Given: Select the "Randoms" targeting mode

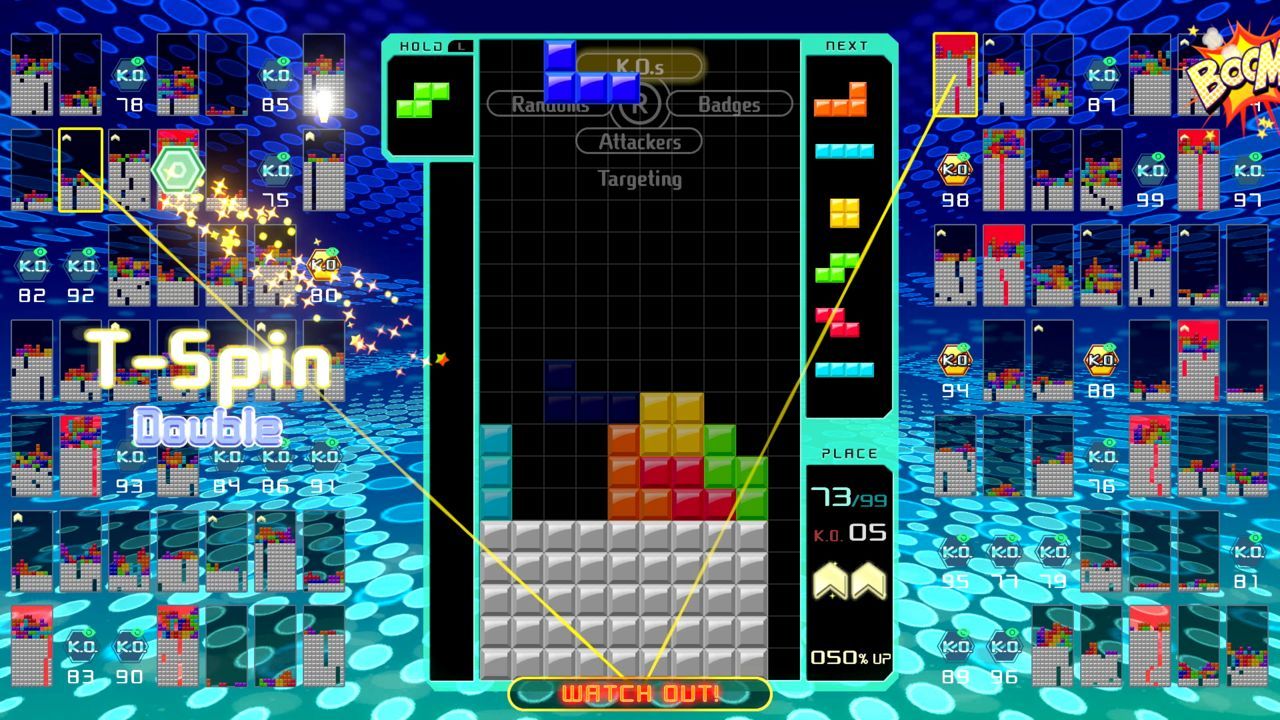Looking at the screenshot, I should 549,103.
